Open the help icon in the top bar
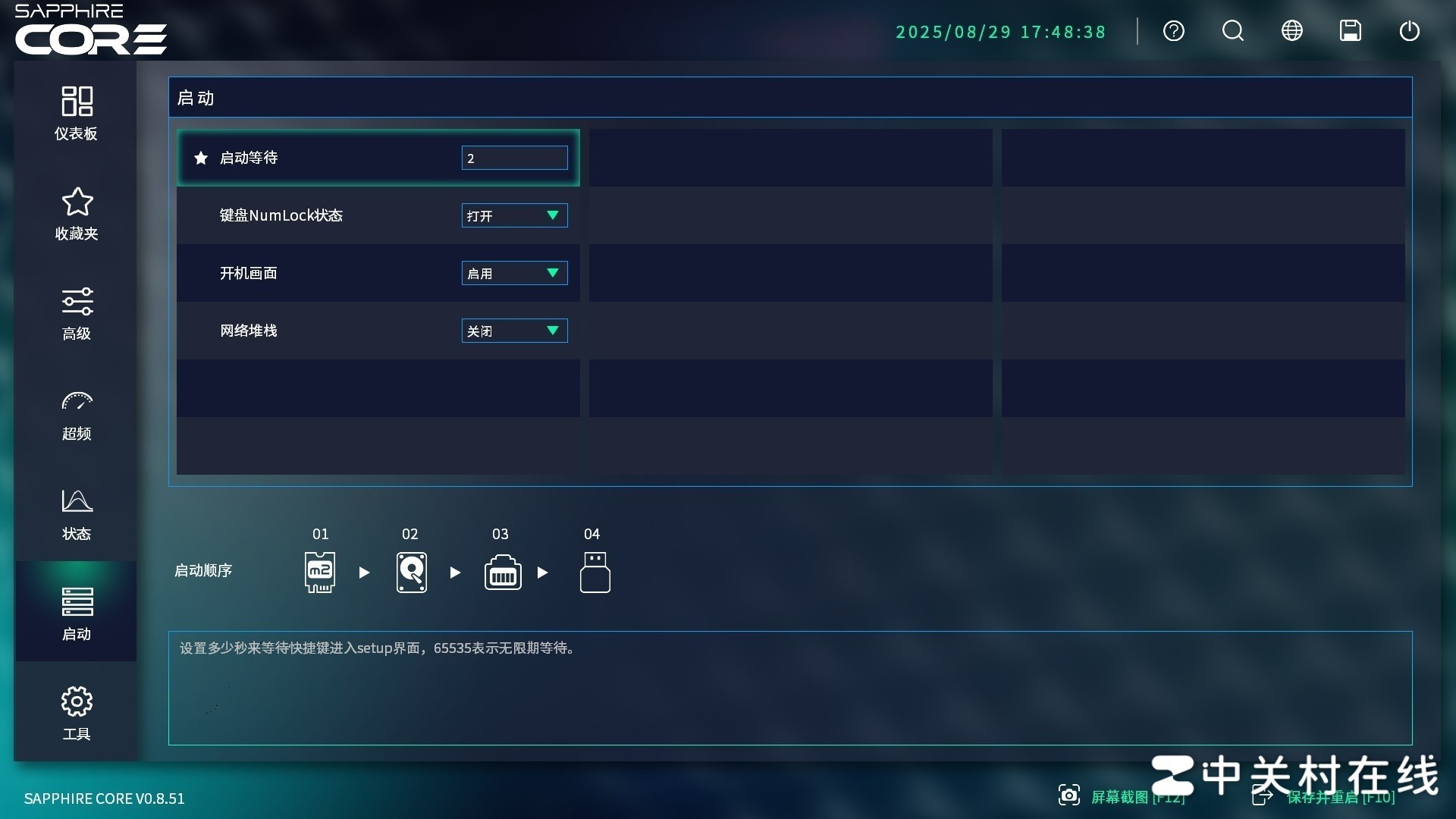 [x=1174, y=31]
